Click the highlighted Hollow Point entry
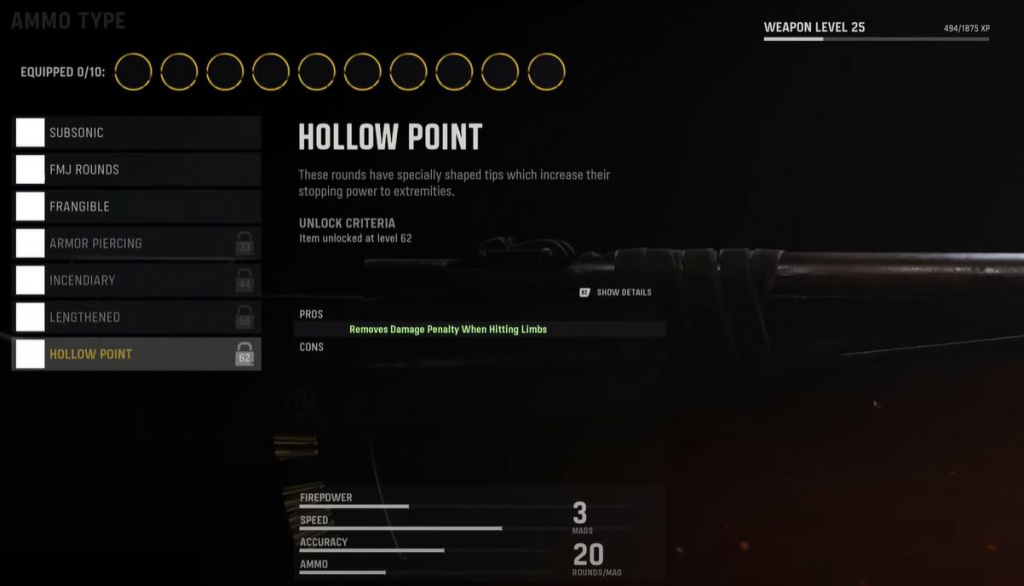The width and height of the screenshot is (1024, 586). (136, 354)
